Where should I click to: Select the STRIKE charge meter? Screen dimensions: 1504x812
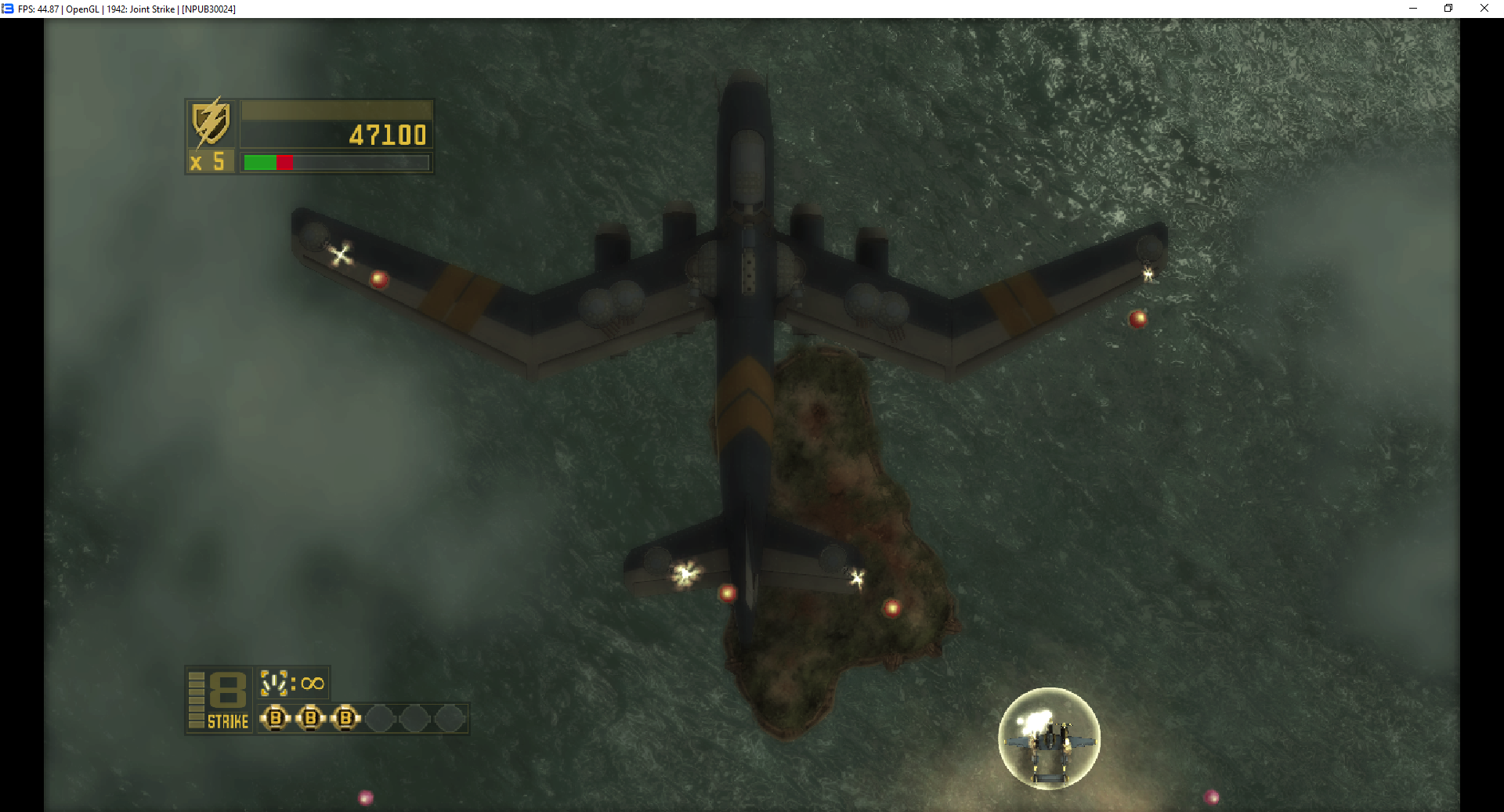[219, 700]
